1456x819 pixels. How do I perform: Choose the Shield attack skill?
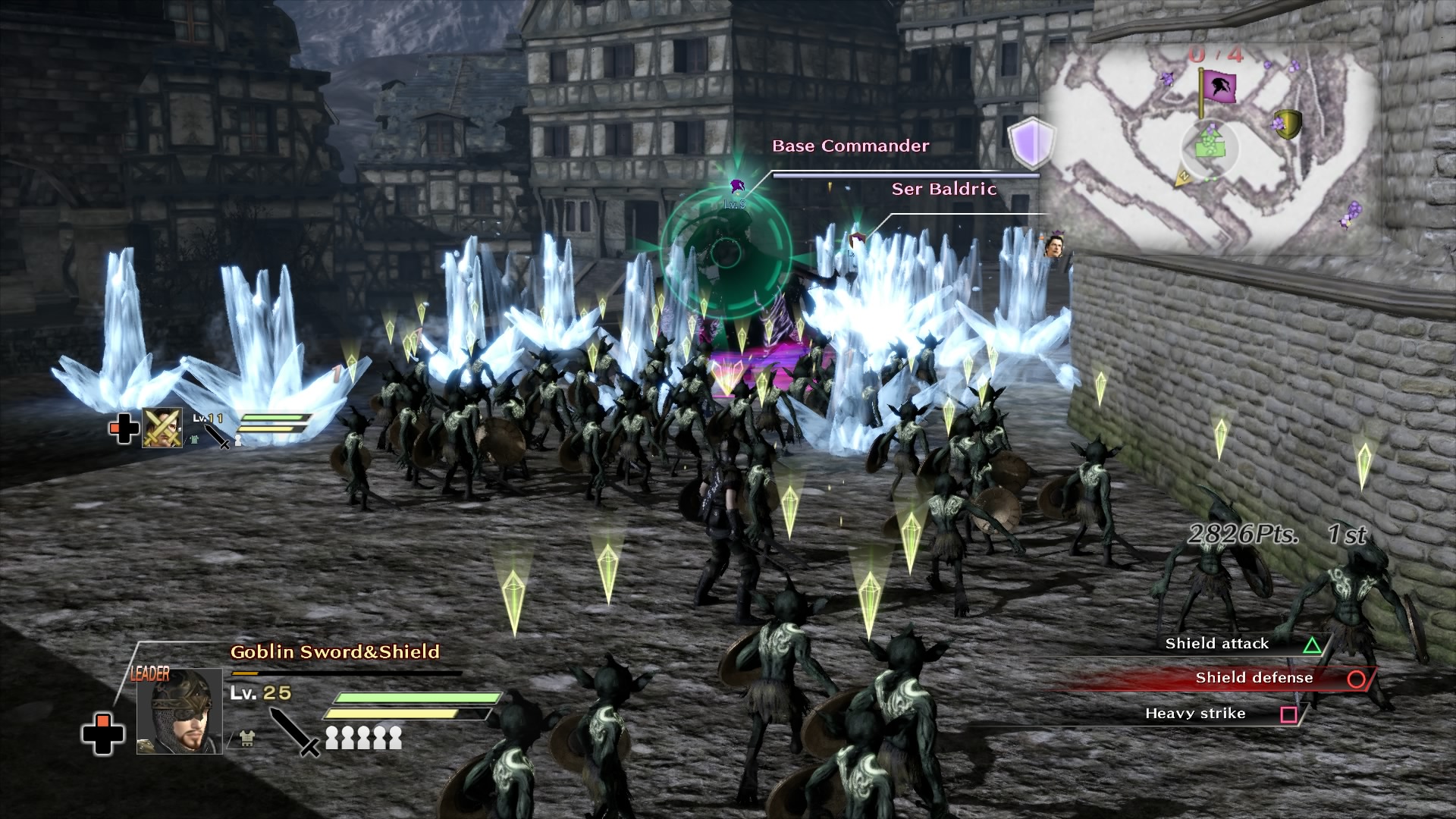[1216, 644]
